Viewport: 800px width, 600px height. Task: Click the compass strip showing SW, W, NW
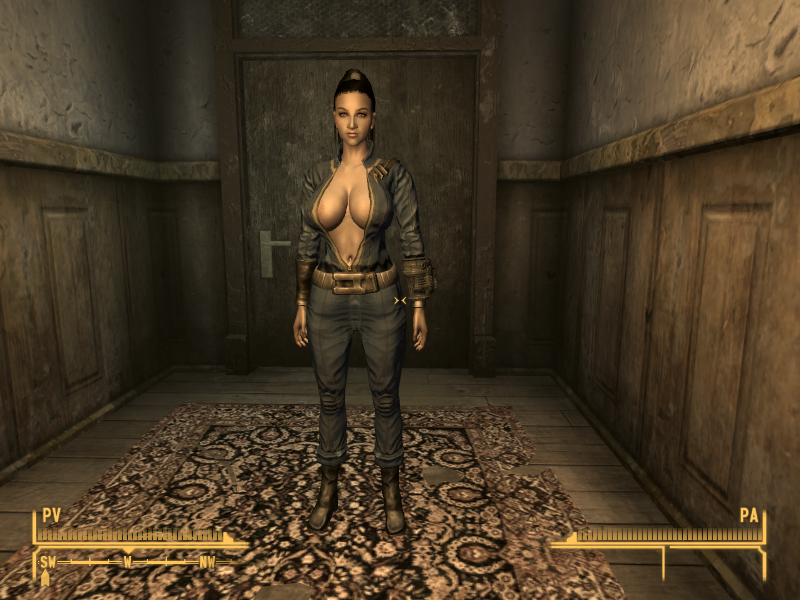click(128, 562)
